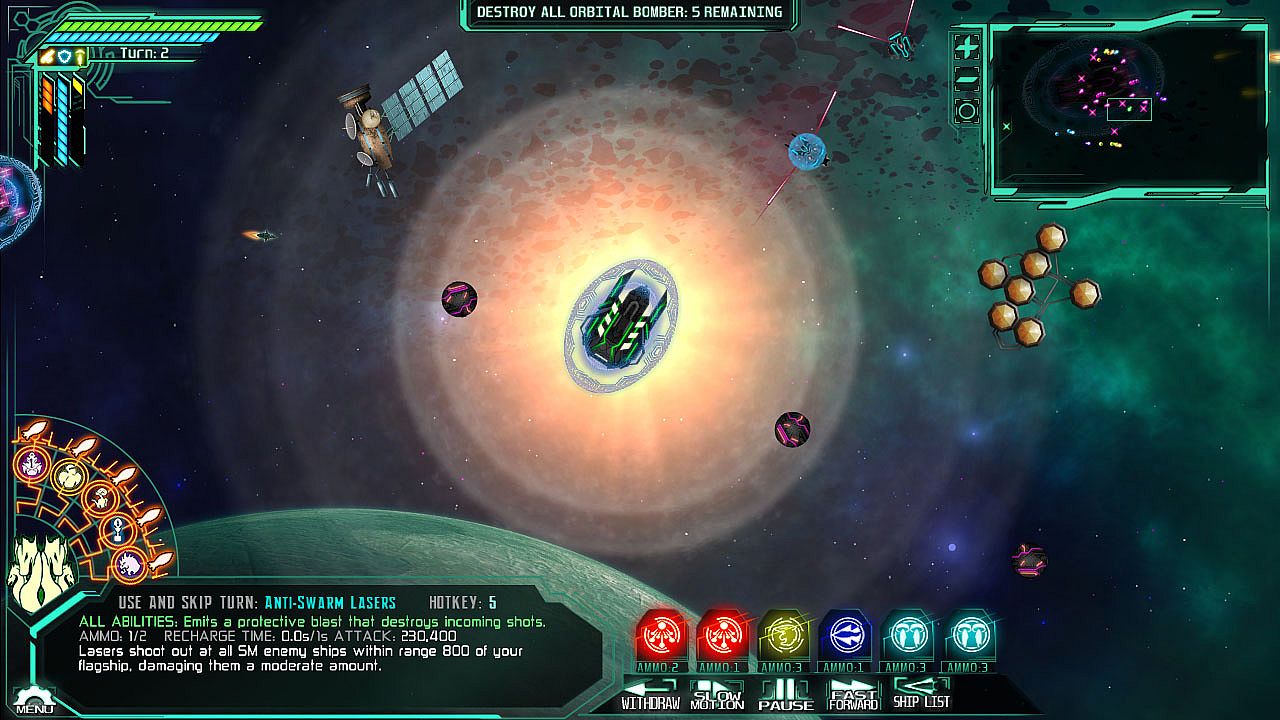Toggle Slow Motion speed
Viewport: 1280px width, 720px height.
[x=717, y=694]
